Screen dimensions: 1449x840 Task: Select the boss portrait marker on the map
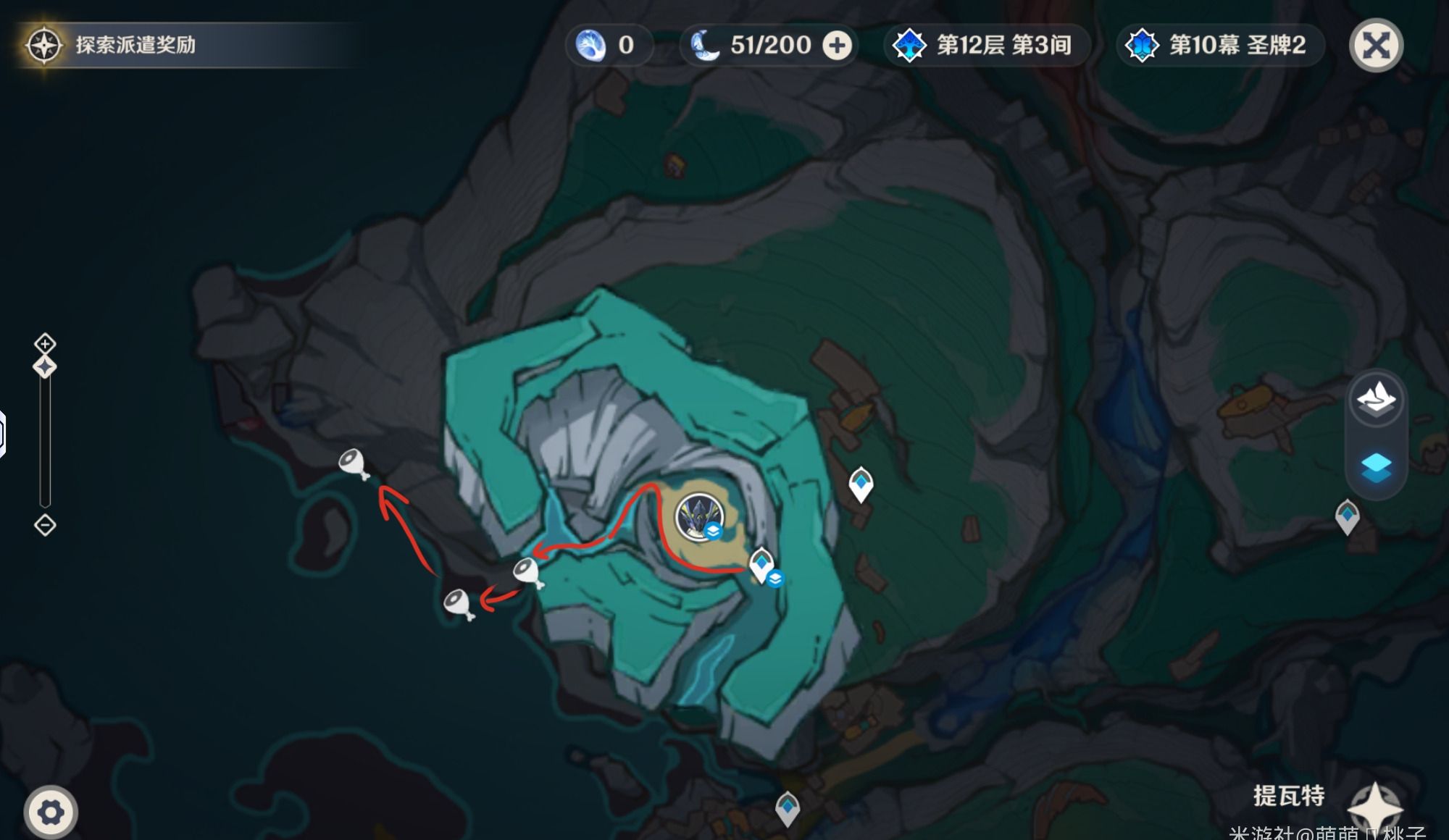(699, 517)
